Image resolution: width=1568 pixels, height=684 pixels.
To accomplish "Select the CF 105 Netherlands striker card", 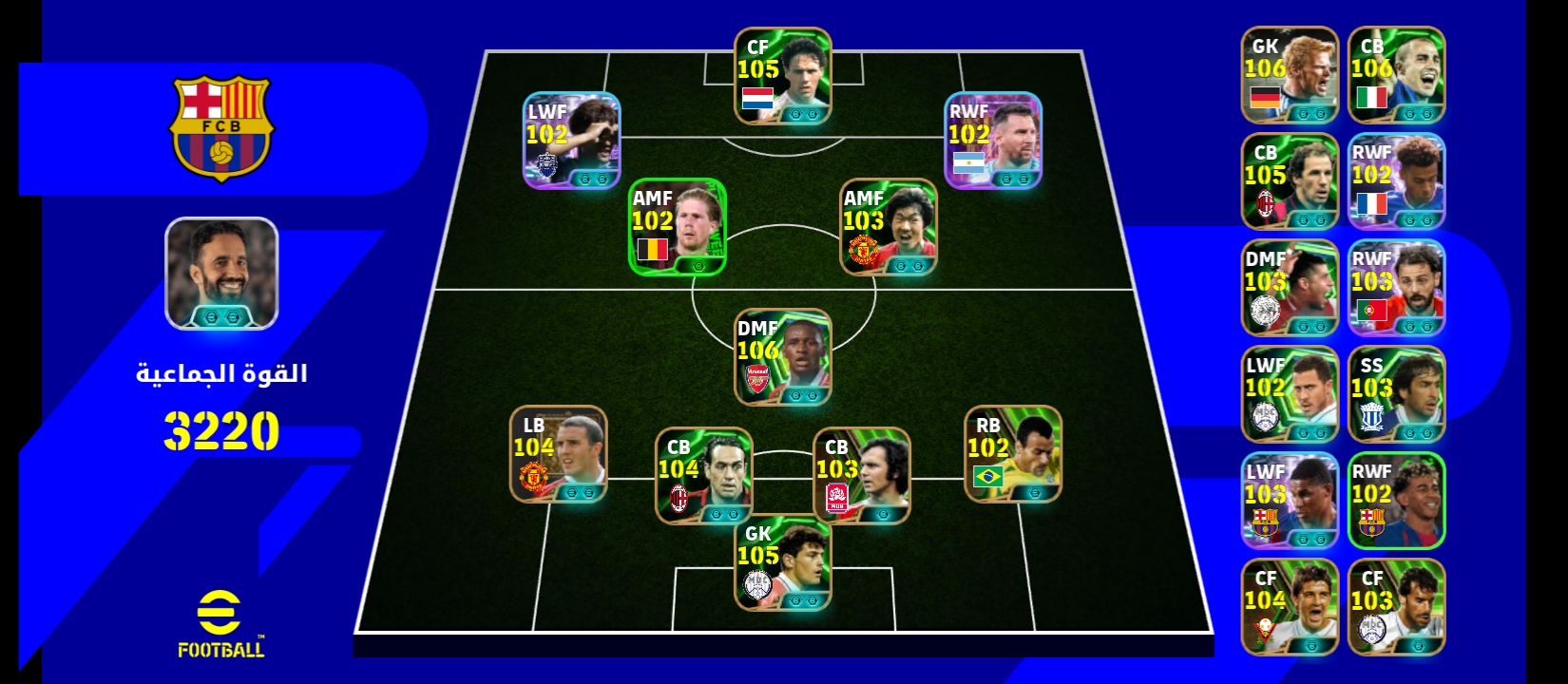I will [x=783, y=76].
